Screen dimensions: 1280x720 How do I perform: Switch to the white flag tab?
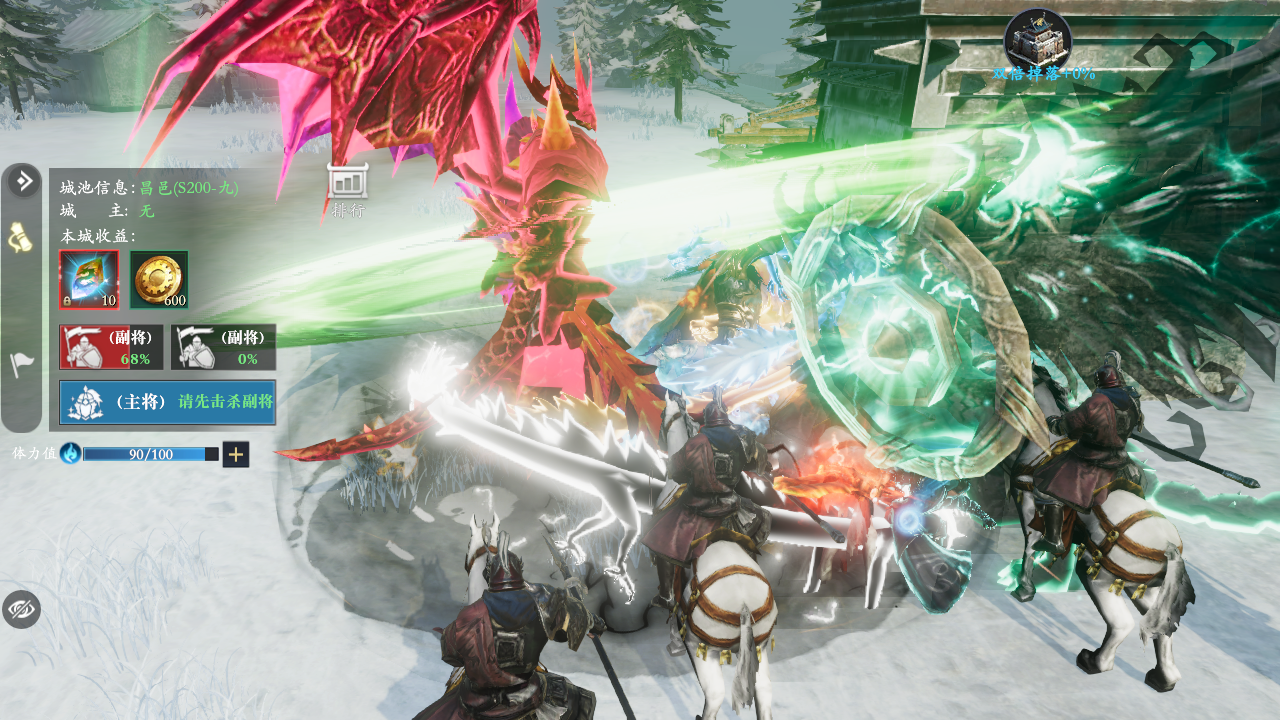pos(22,365)
